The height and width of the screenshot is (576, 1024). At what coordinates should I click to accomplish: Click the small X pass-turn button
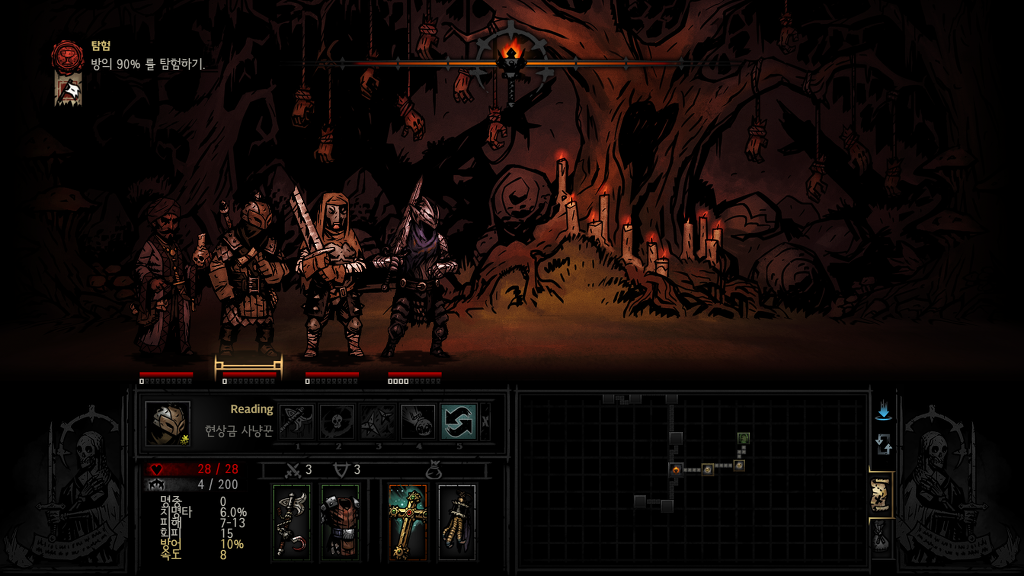coord(486,421)
